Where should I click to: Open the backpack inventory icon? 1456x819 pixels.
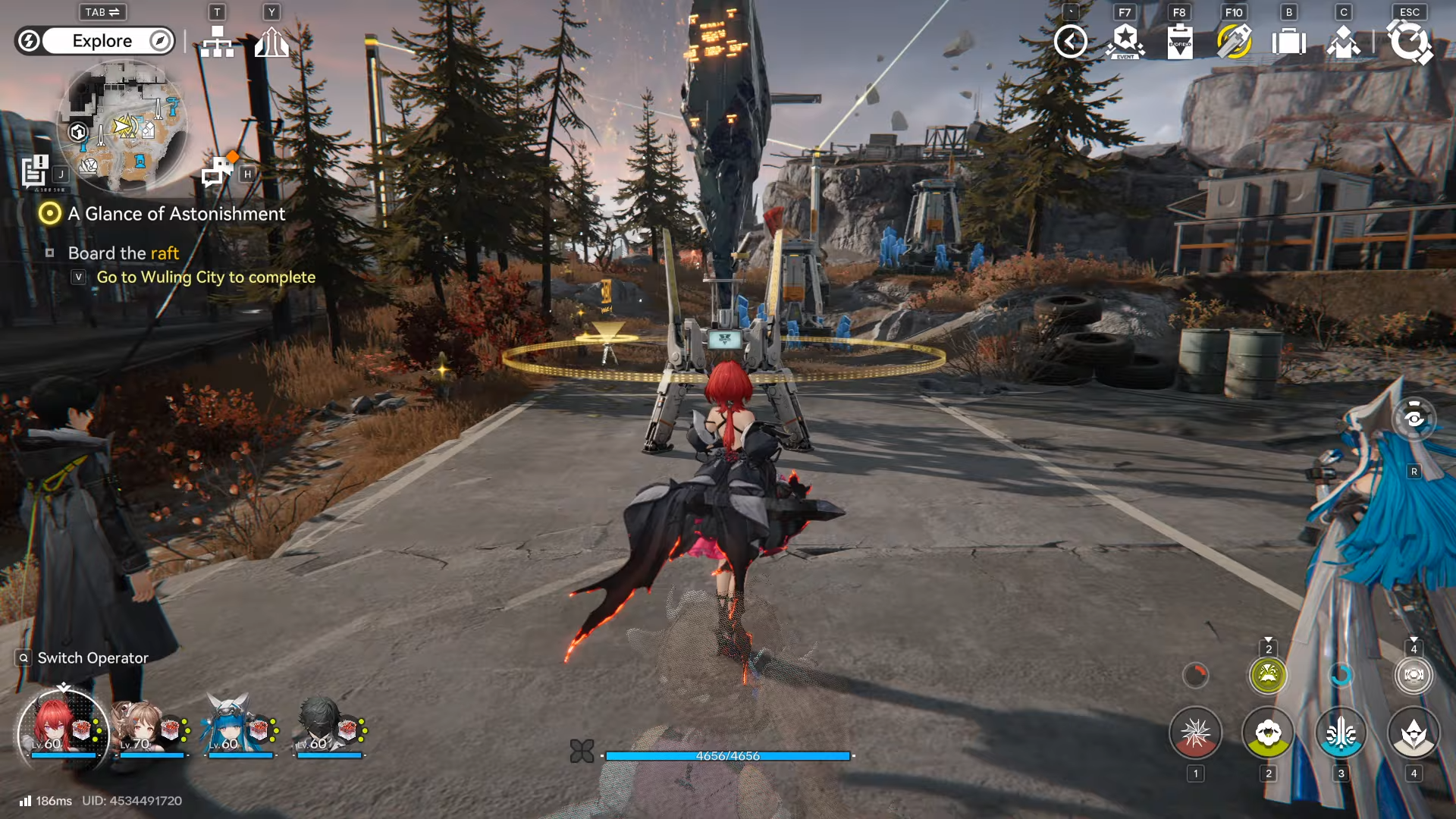pyautogui.click(x=1288, y=42)
